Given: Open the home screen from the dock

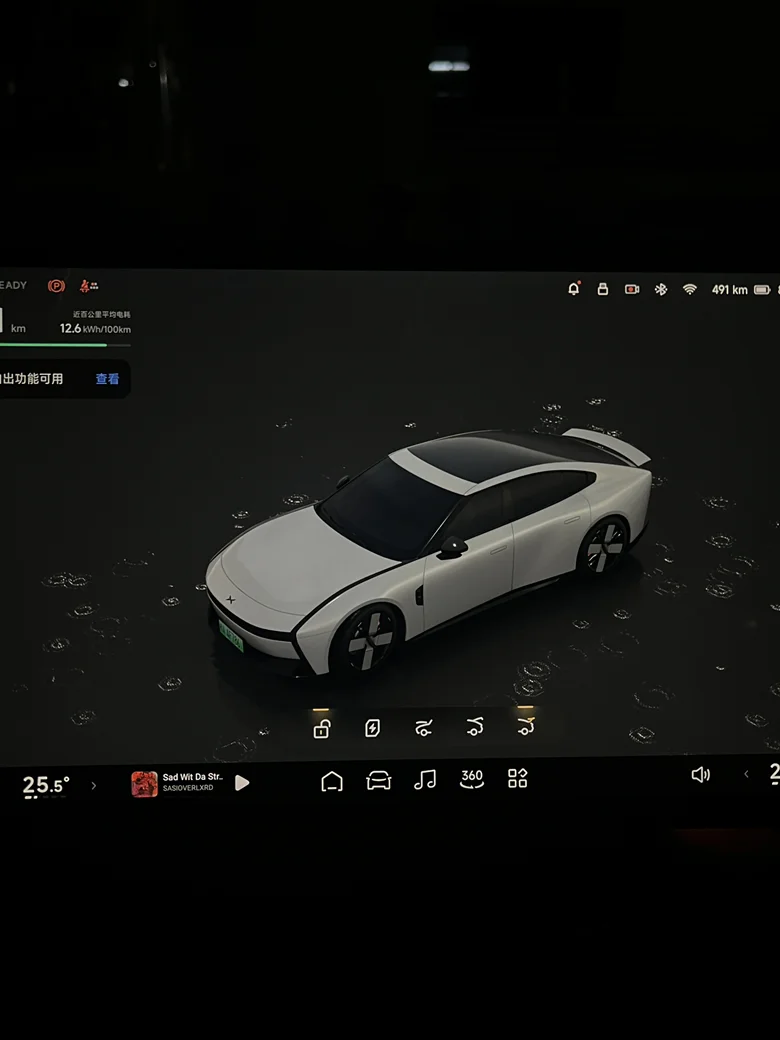Looking at the screenshot, I should 332,781.
